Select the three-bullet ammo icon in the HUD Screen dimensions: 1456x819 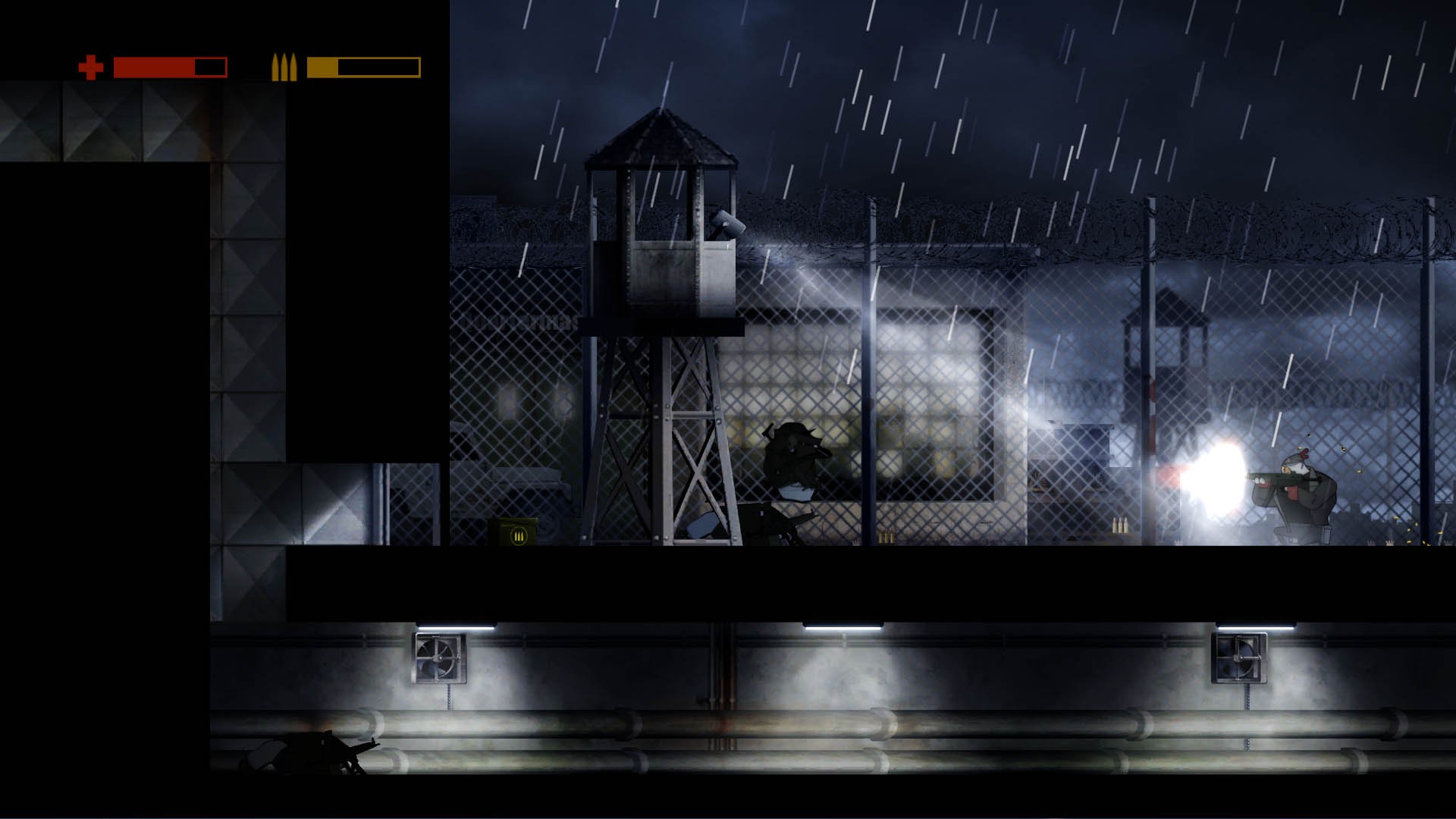tap(284, 67)
